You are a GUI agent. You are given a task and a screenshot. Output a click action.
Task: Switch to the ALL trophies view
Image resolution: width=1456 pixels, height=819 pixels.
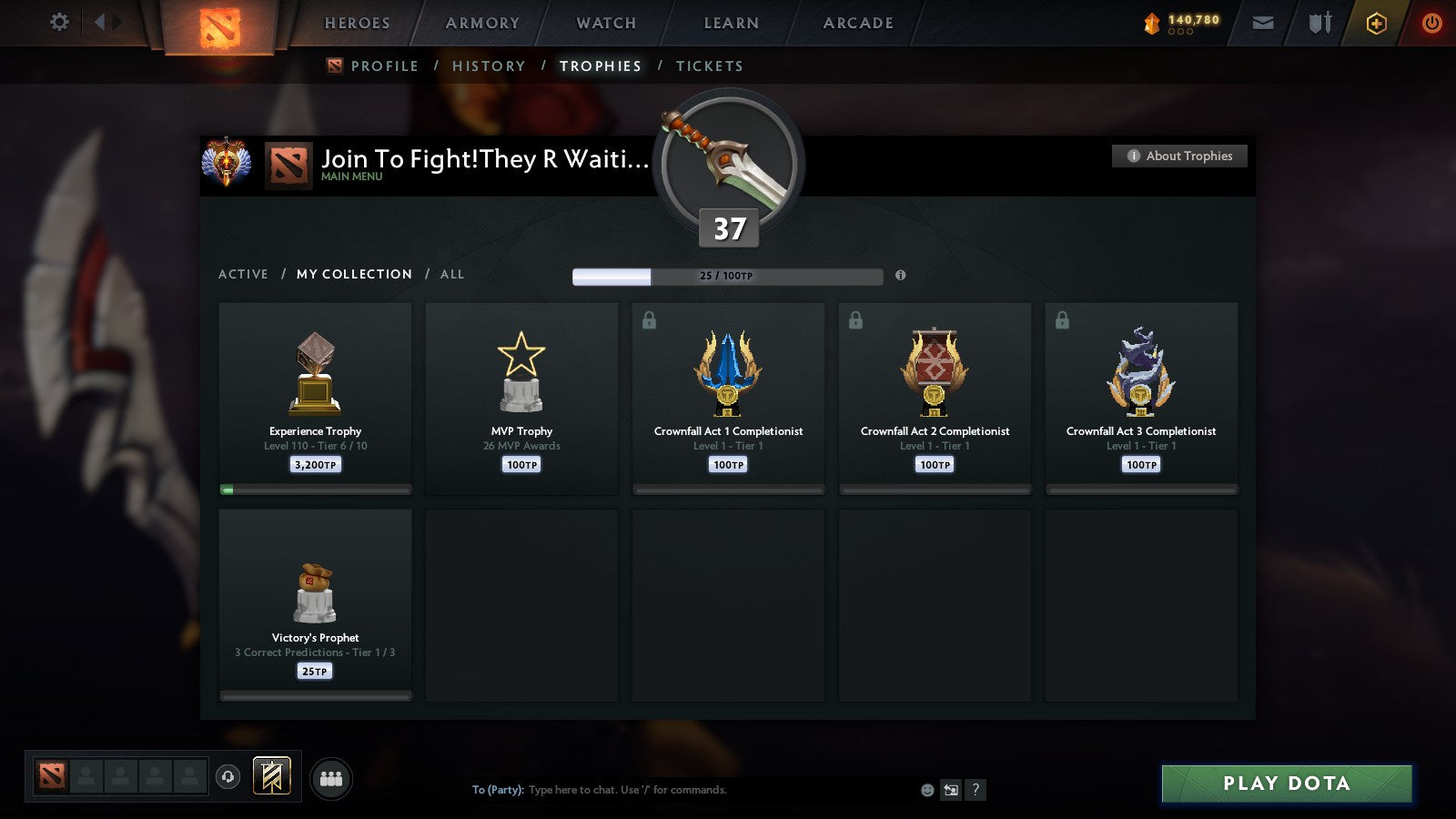tap(452, 274)
